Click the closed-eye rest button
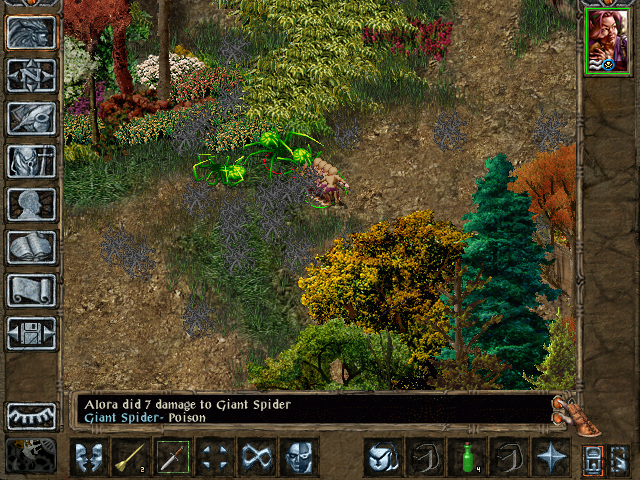Screen dimensions: 640x480 coord(31,416)
